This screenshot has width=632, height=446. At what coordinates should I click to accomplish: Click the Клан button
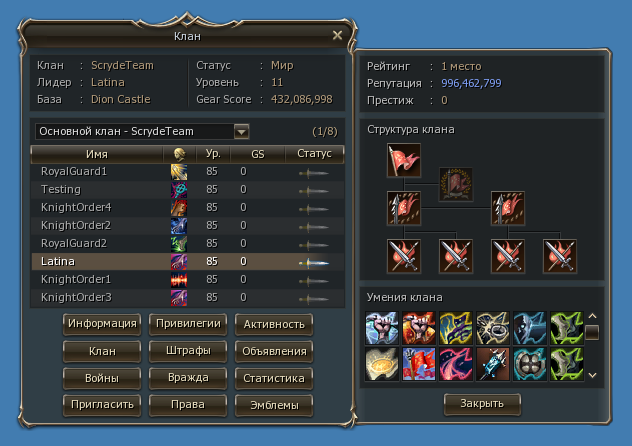(x=102, y=351)
